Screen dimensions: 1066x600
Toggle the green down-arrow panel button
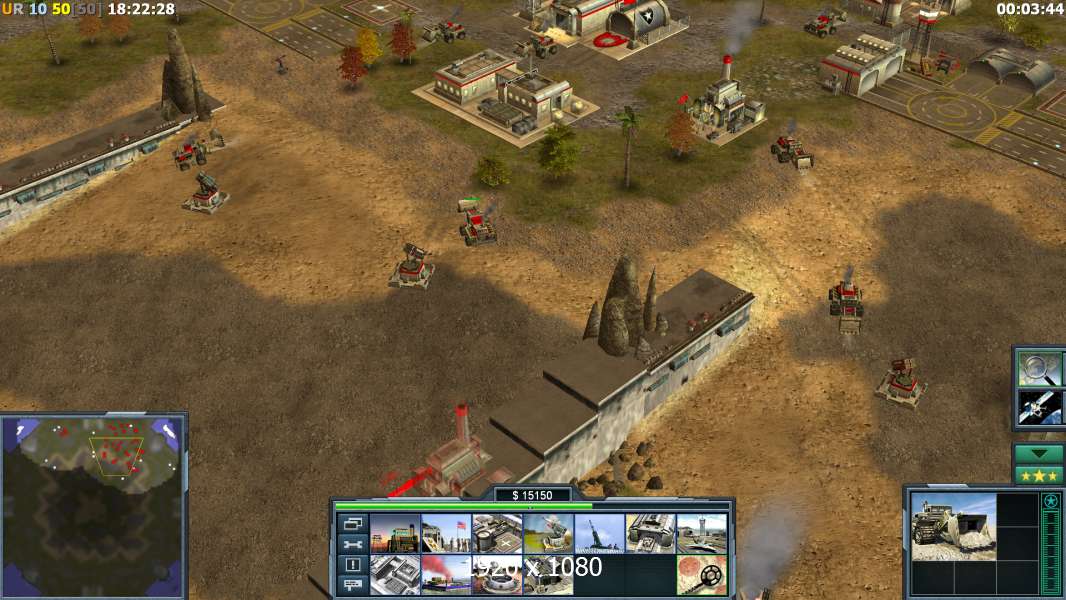point(1039,454)
